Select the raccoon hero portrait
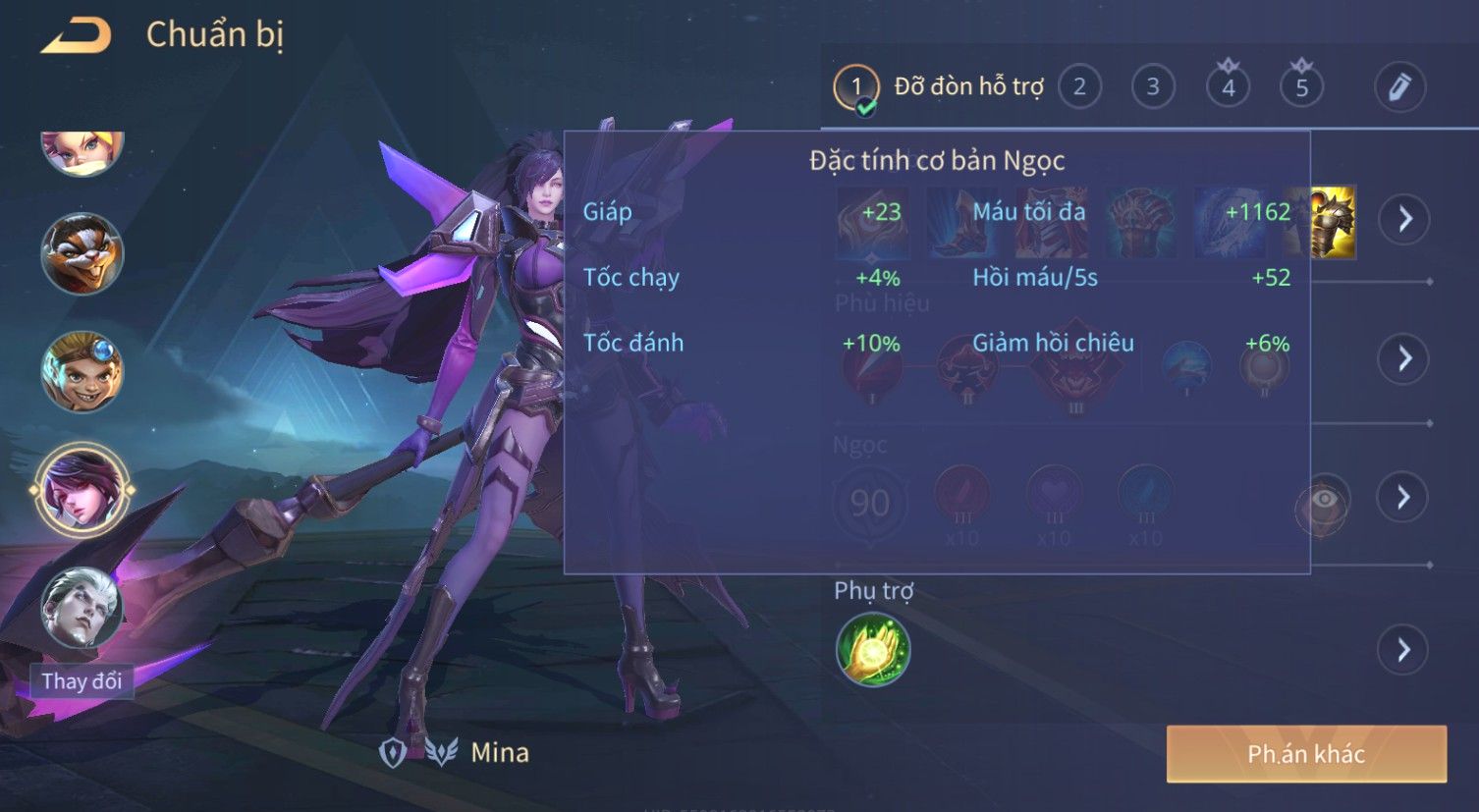Image resolution: width=1479 pixels, height=812 pixels. [82, 254]
